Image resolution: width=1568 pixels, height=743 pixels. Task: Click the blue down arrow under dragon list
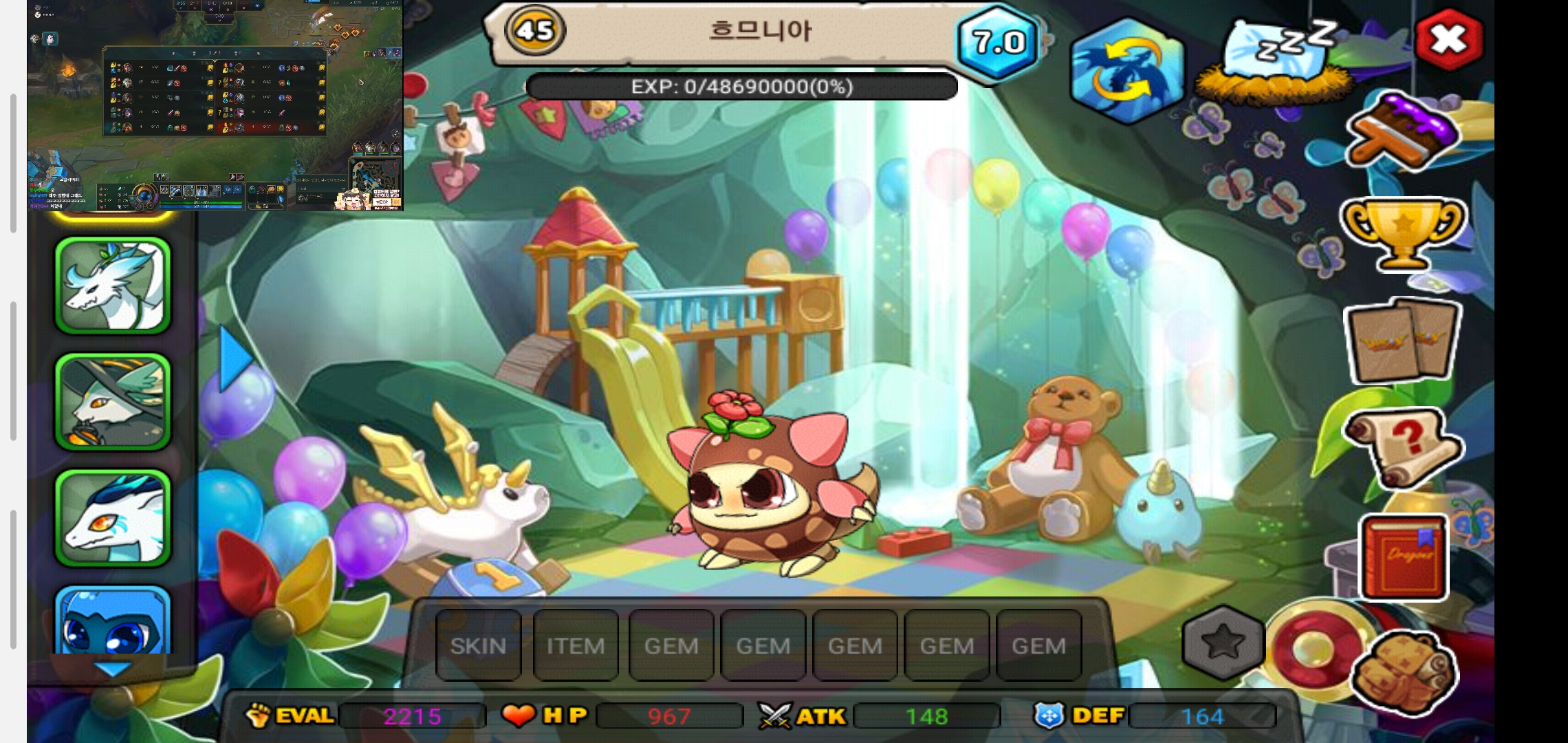112,669
